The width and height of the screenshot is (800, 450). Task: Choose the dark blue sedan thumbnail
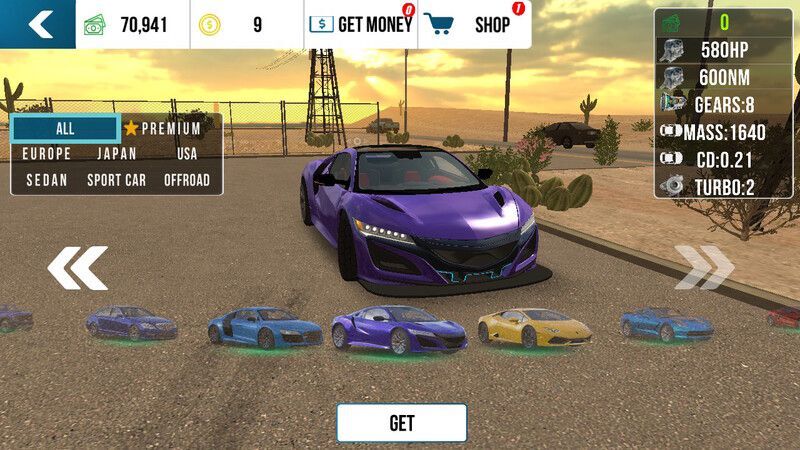coord(131,323)
